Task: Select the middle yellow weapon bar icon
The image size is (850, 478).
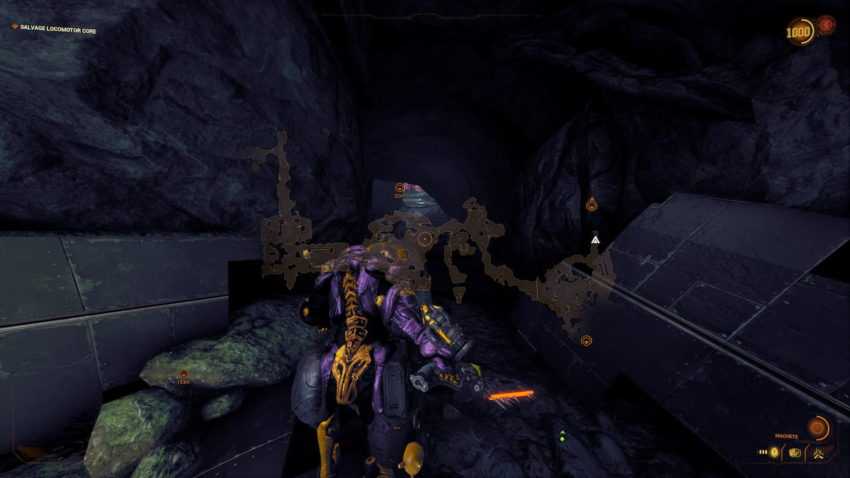Action: pos(794,453)
